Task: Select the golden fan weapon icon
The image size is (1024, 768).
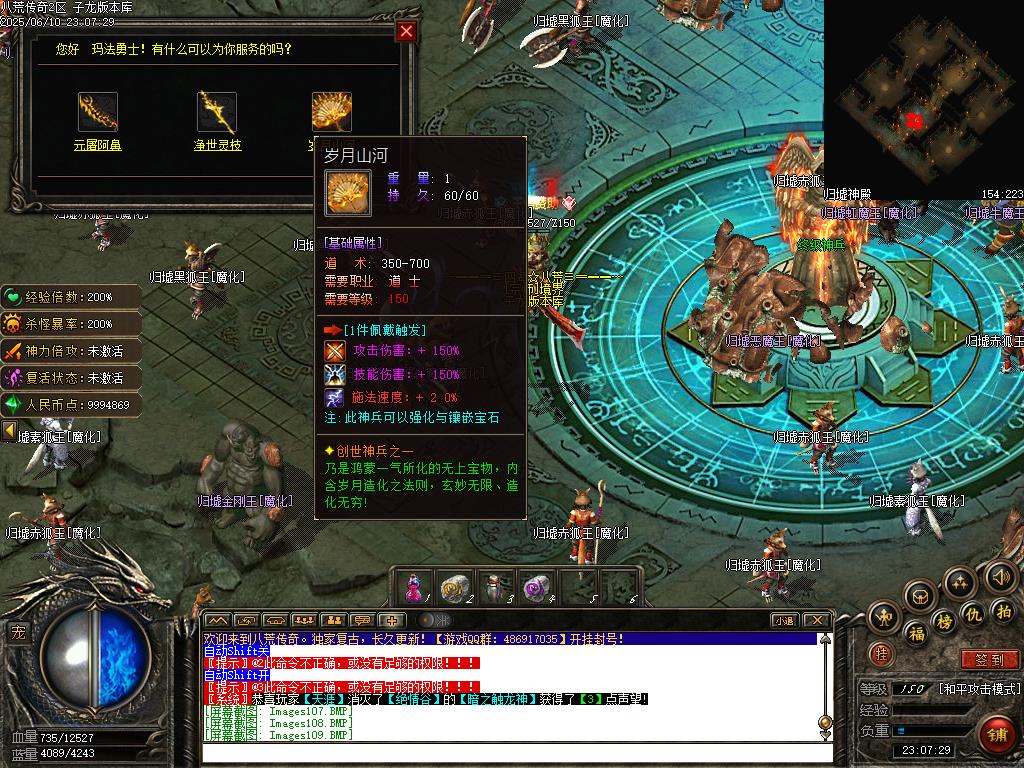Action: 331,112
